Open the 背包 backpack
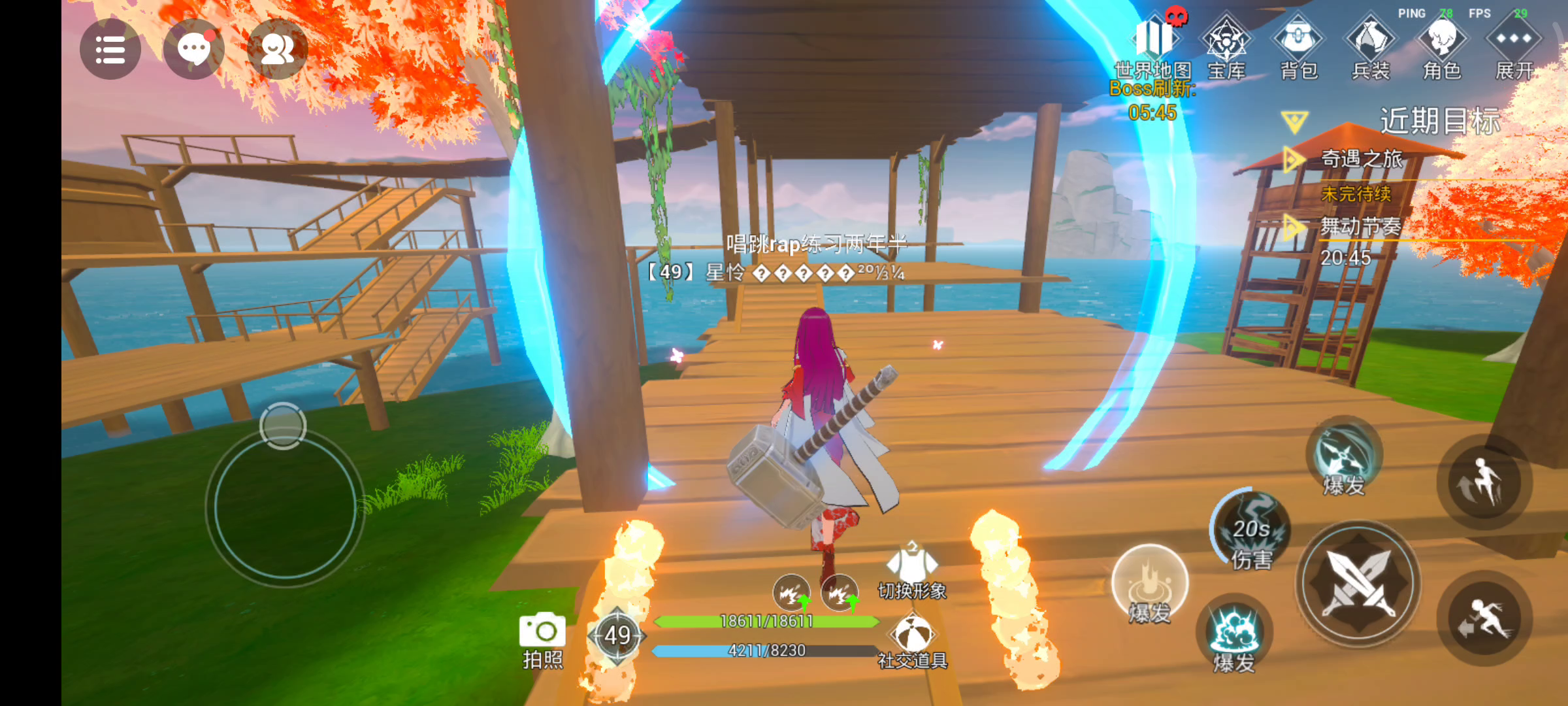This screenshot has height=706, width=1568. point(1299,47)
